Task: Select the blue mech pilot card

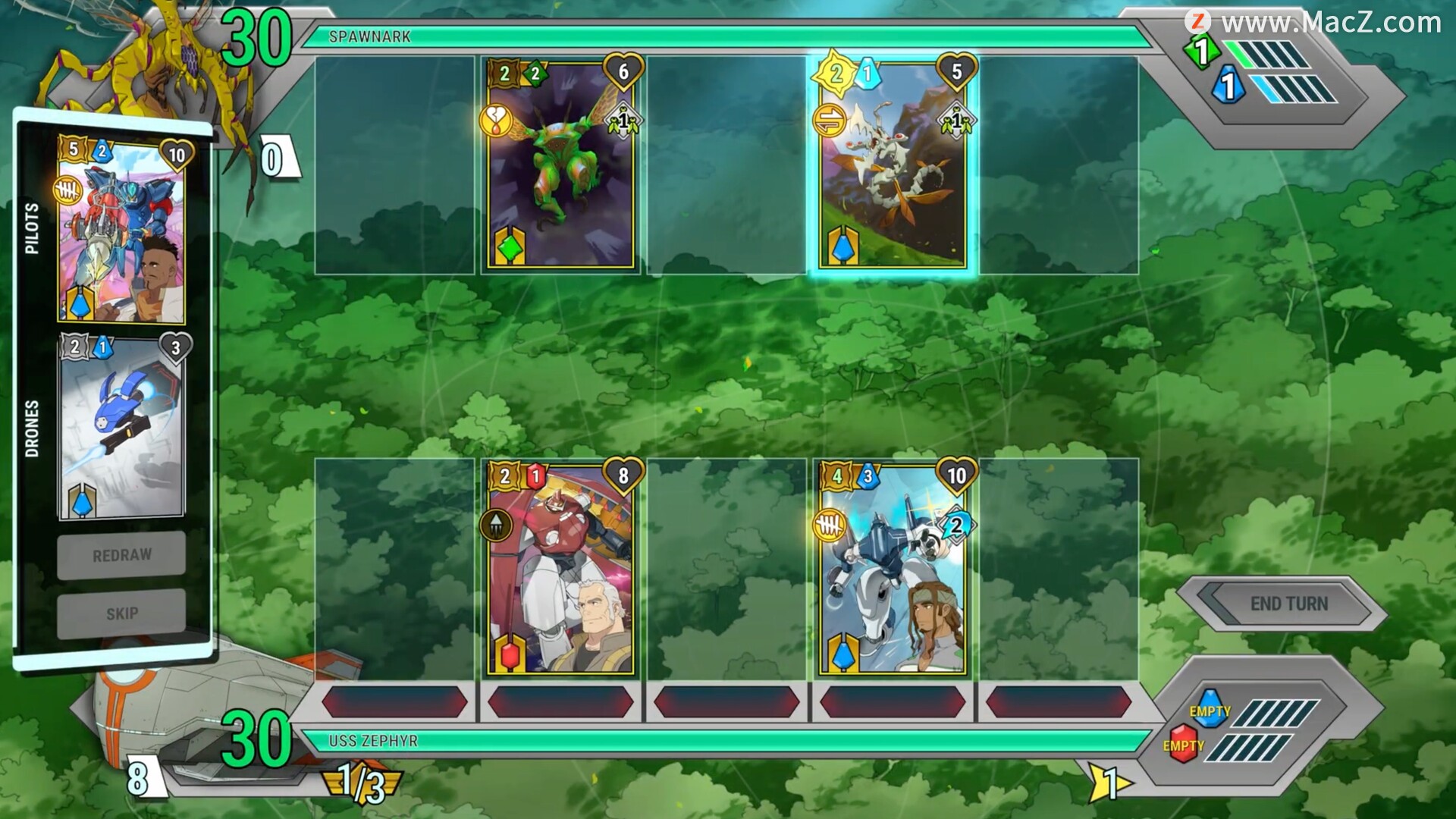Action: coord(121,231)
